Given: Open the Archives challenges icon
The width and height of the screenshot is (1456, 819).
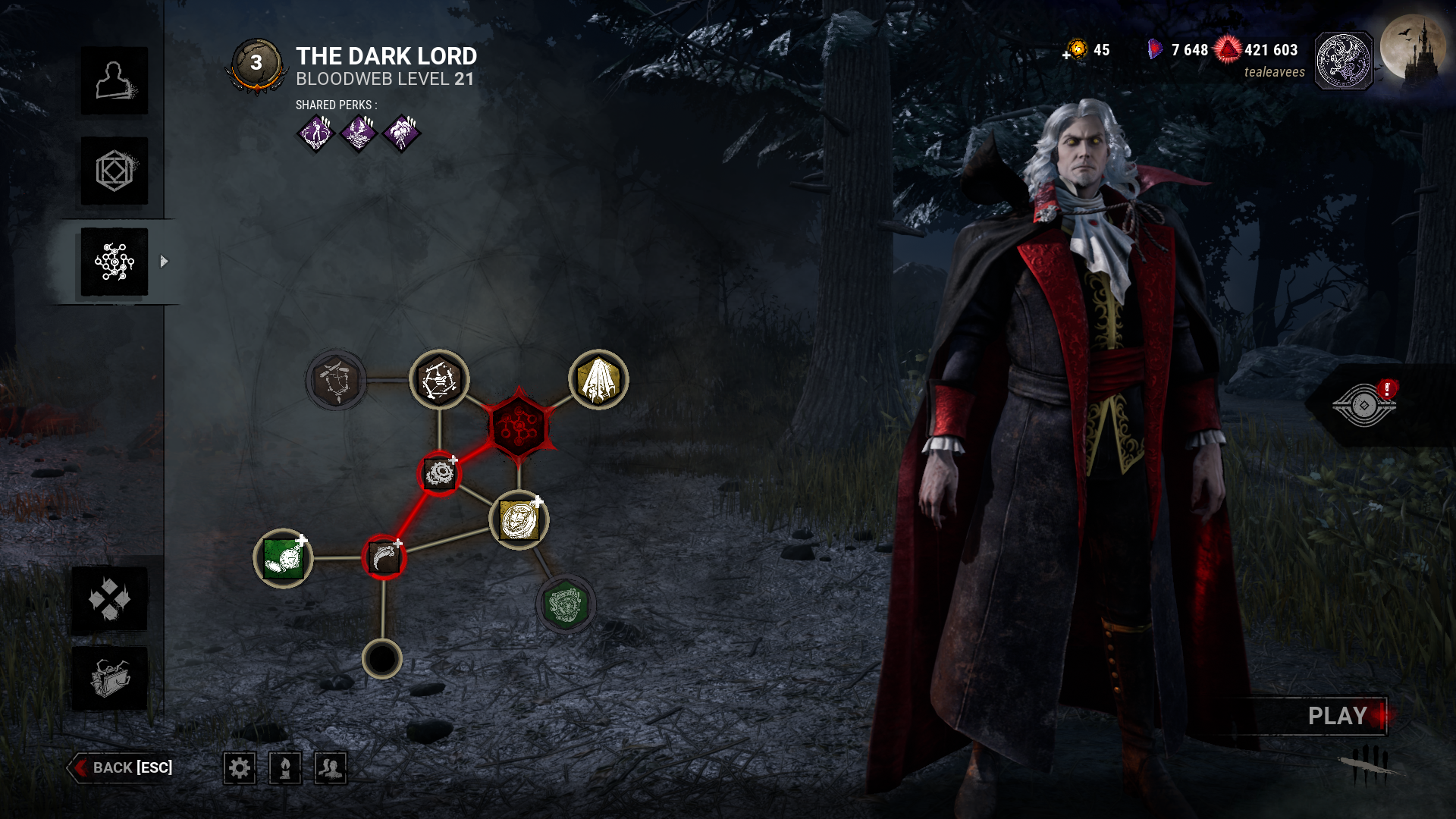Looking at the screenshot, I should click(114, 599).
